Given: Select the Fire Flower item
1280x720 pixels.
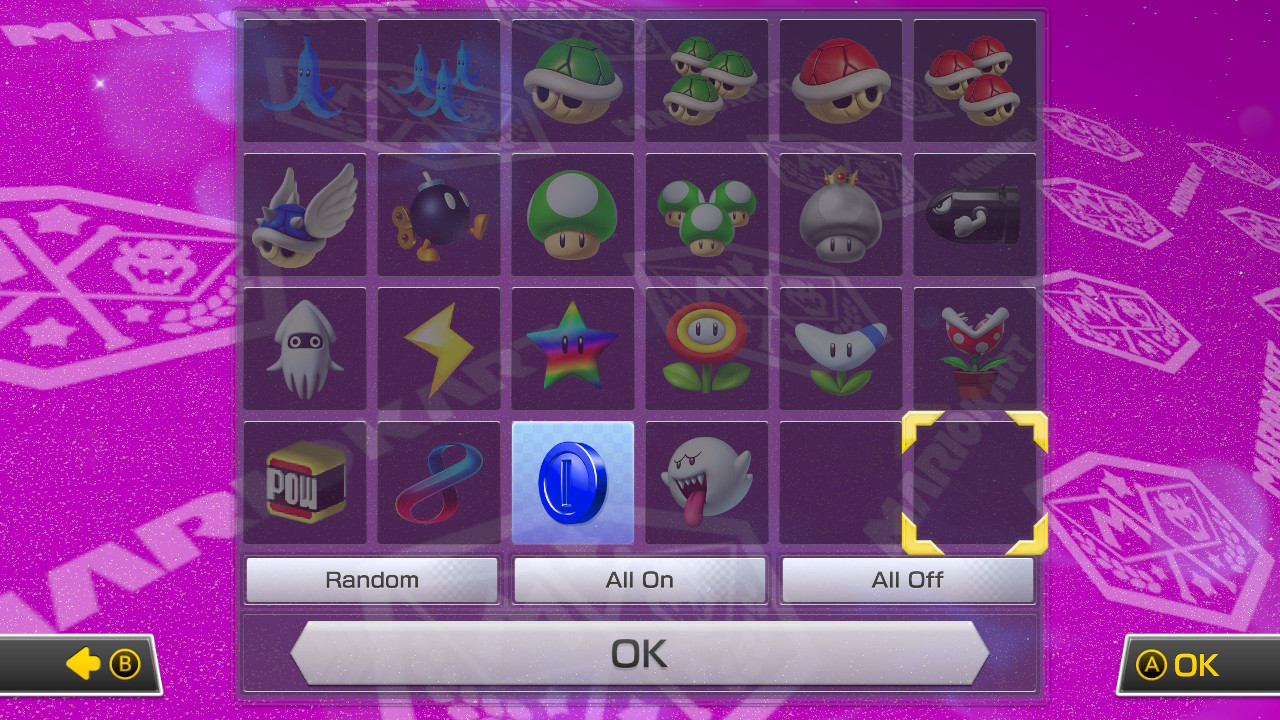Looking at the screenshot, I should [706, 348].
